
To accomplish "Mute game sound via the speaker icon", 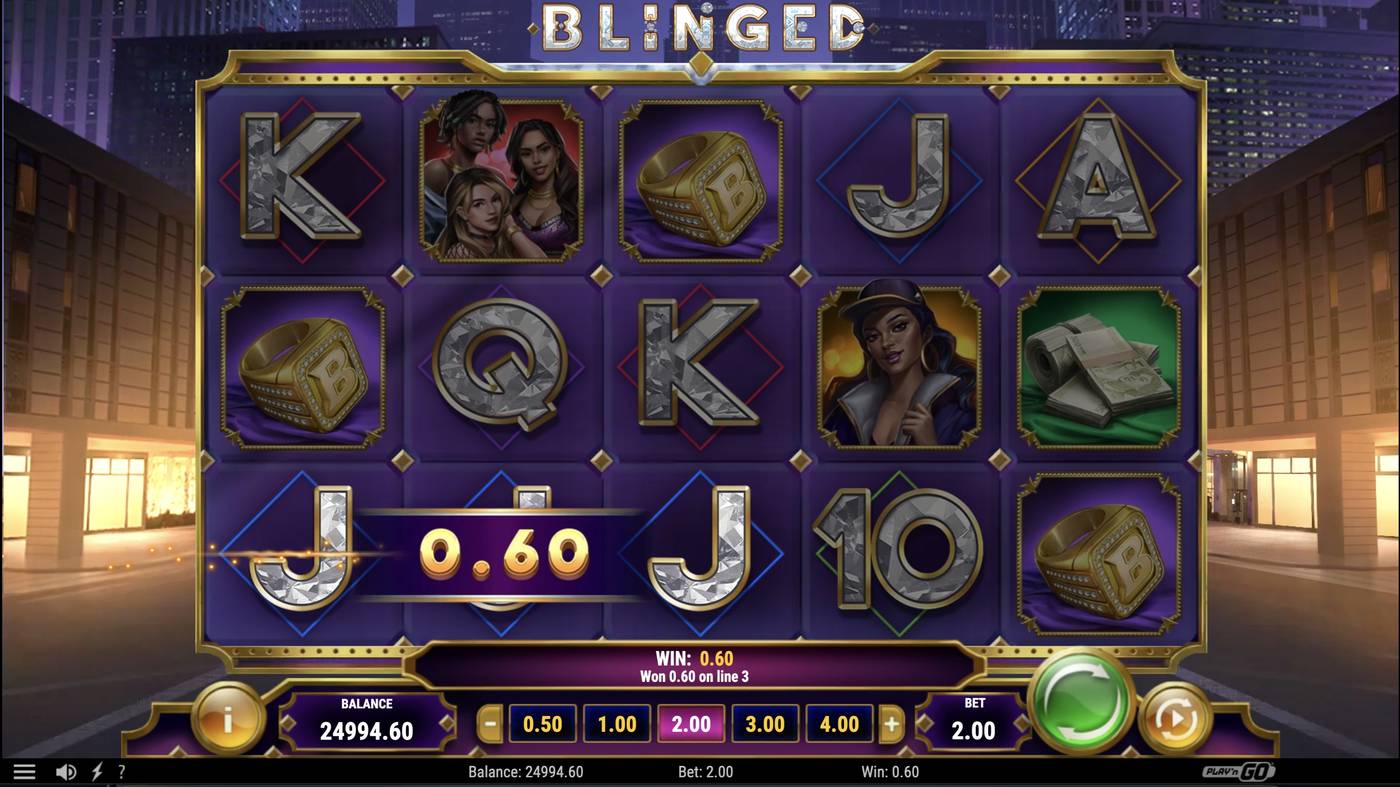I will (64, 771).
